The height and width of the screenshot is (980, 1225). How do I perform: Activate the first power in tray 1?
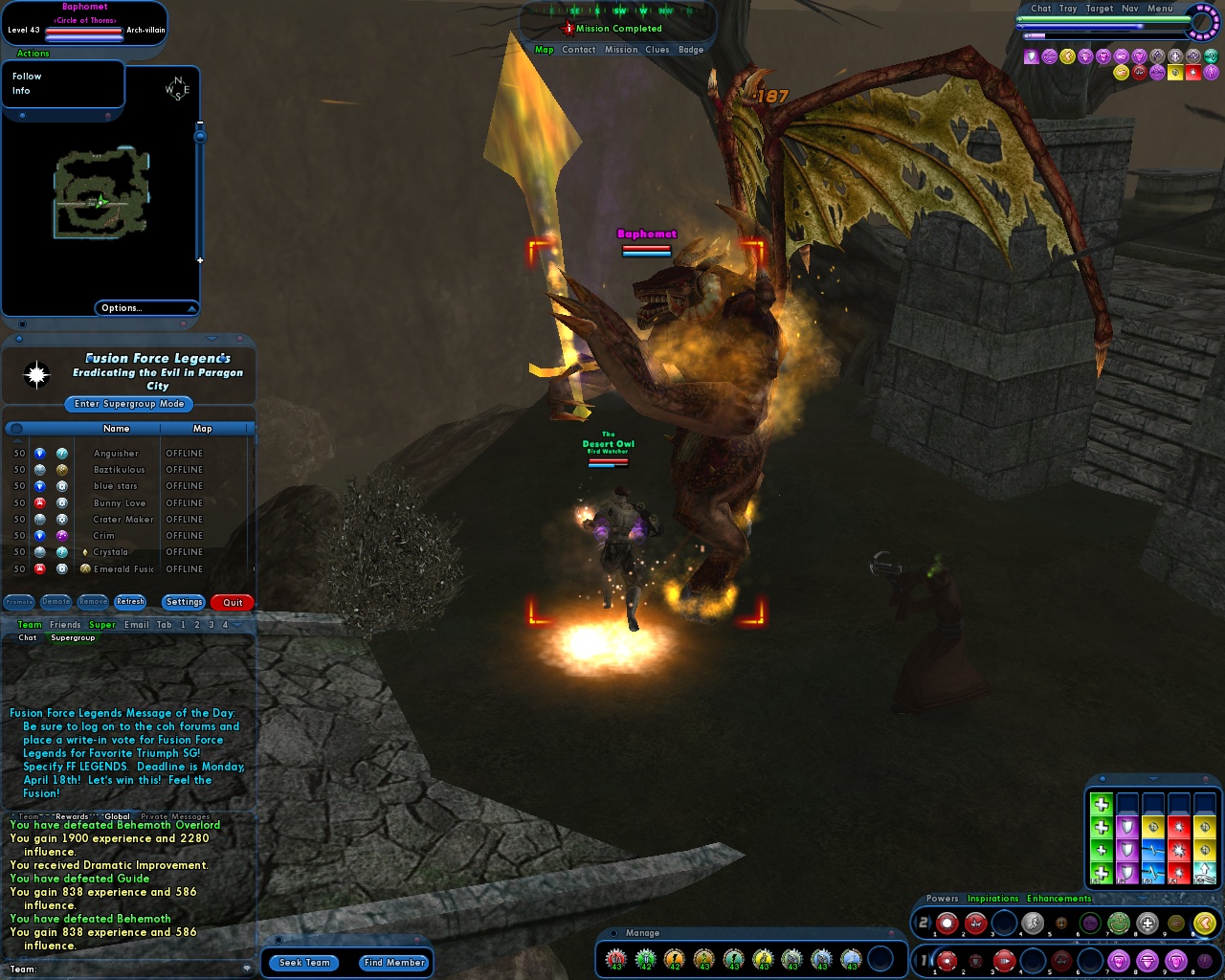pos(947,960)
